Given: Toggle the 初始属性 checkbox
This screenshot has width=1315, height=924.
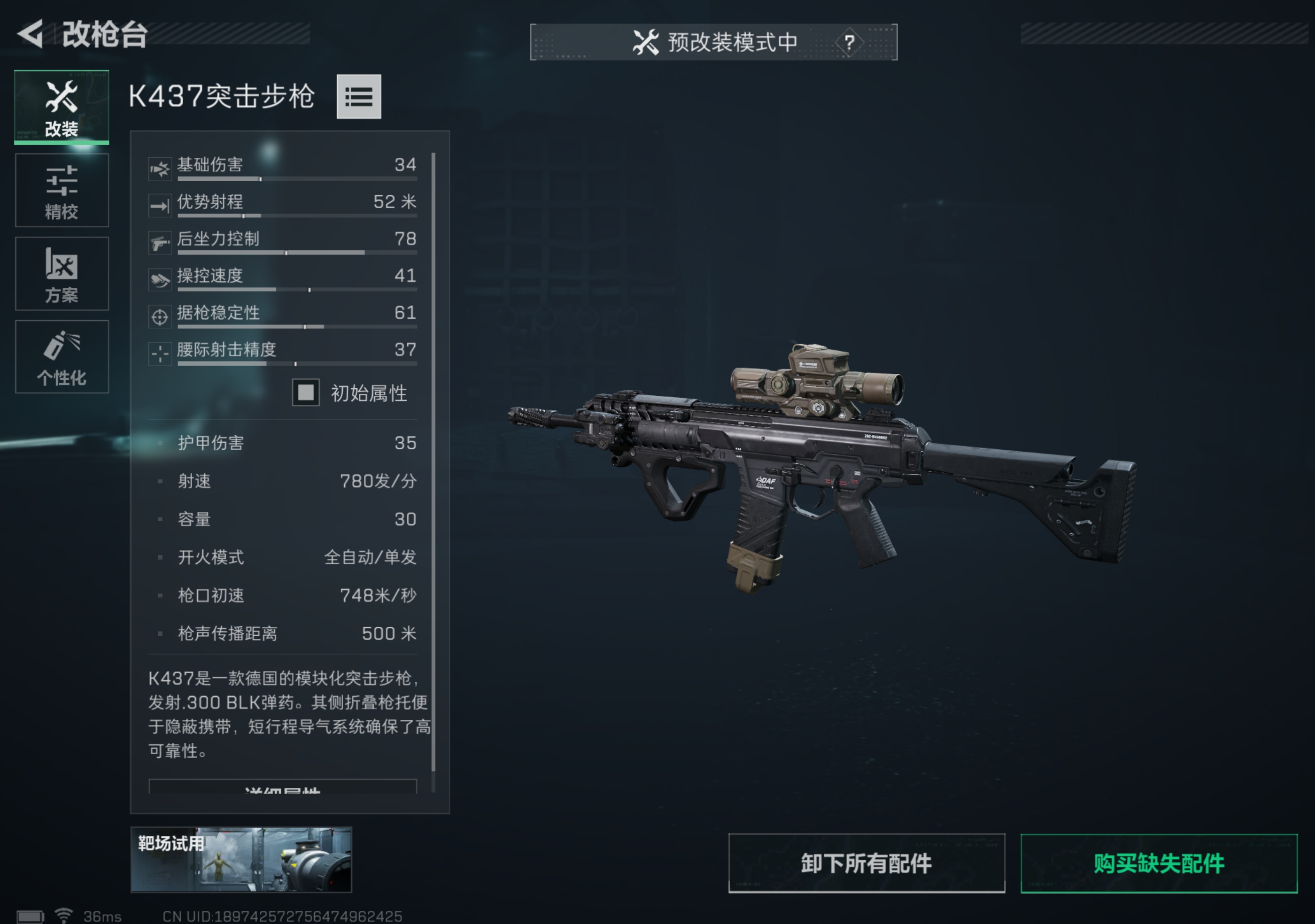Looking at the screenshot, I should click(x=305, y=393).
